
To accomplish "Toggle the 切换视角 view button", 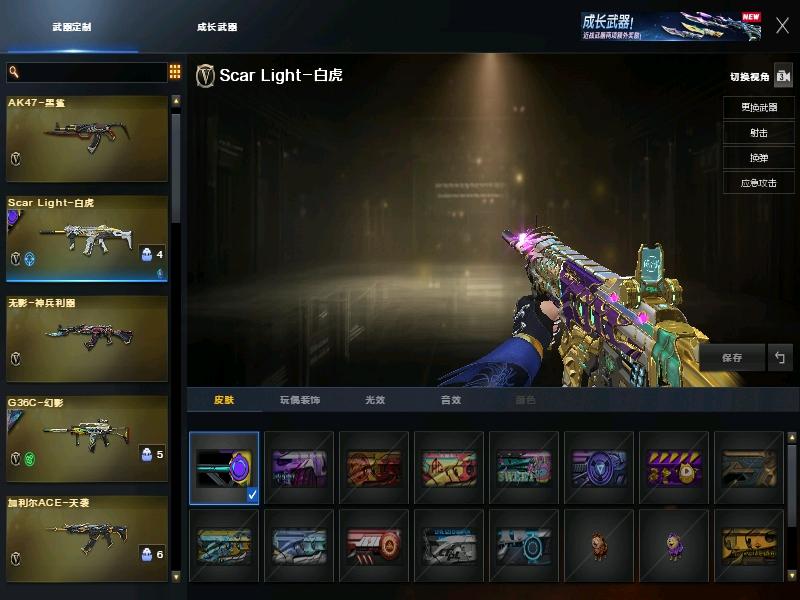I will click(x=783, y=76).
